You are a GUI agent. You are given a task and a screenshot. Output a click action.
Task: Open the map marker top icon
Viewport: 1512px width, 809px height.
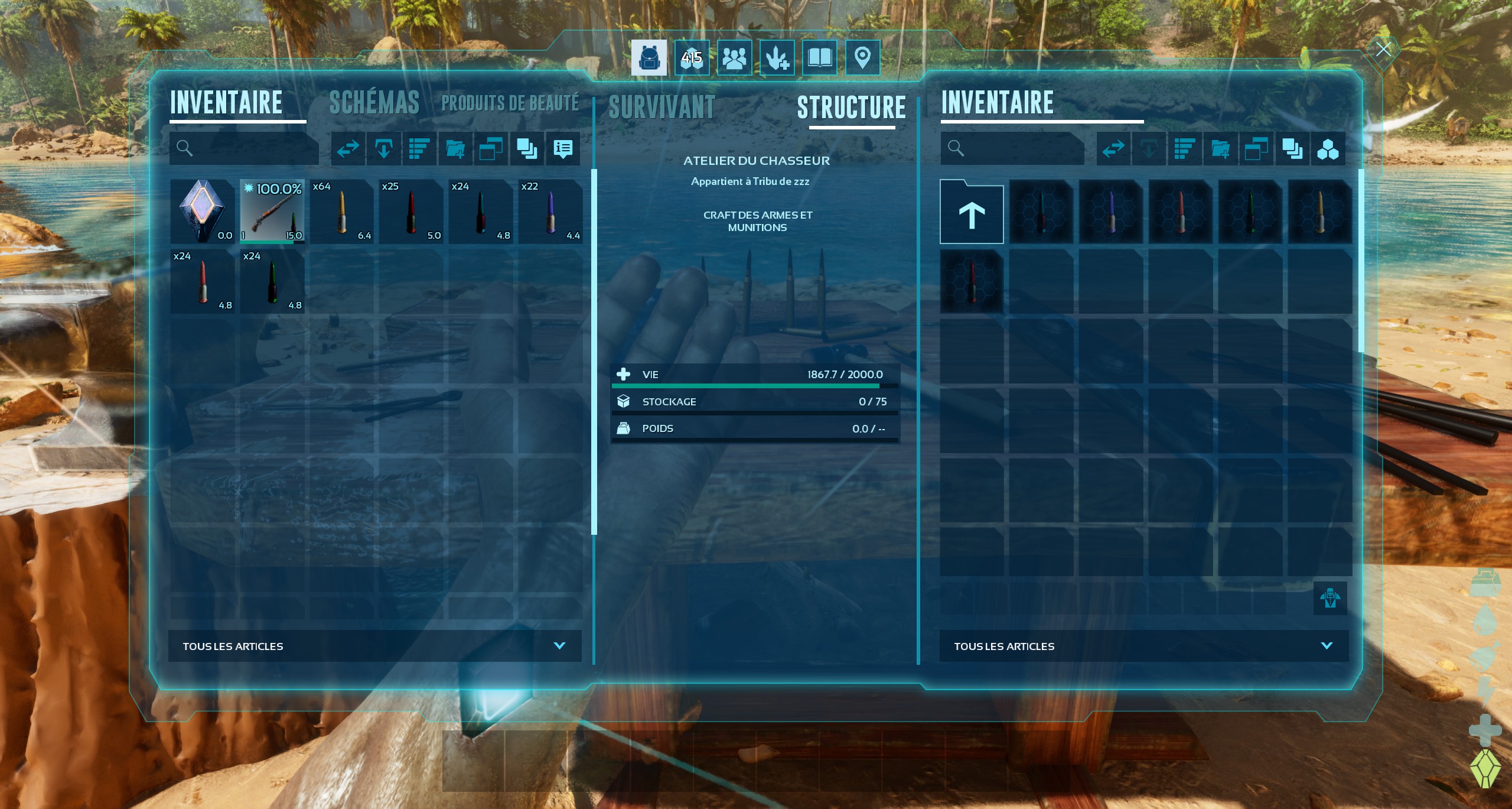(862, 58)
